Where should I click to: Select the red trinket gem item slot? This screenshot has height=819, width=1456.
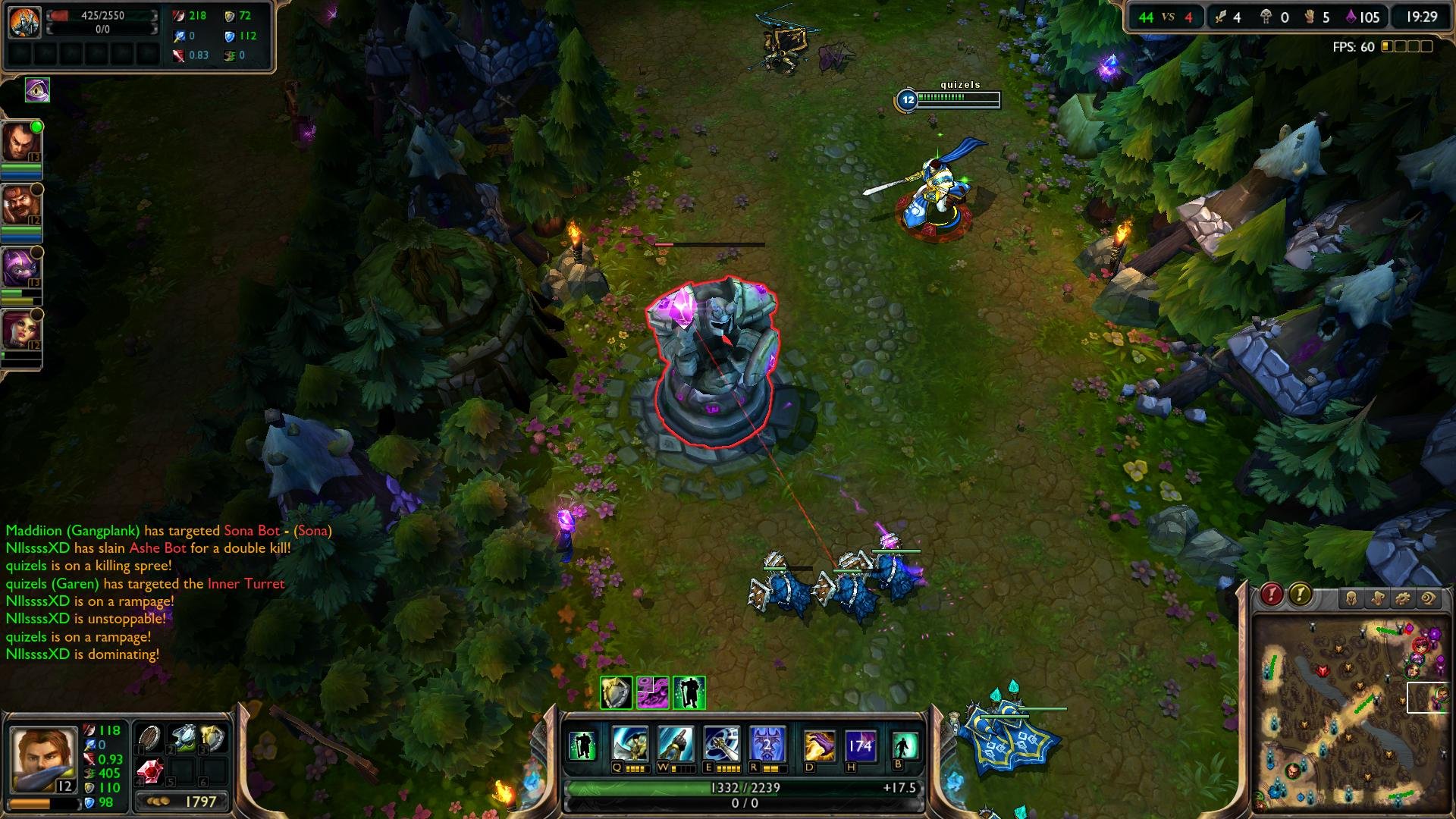click(151, 770)
